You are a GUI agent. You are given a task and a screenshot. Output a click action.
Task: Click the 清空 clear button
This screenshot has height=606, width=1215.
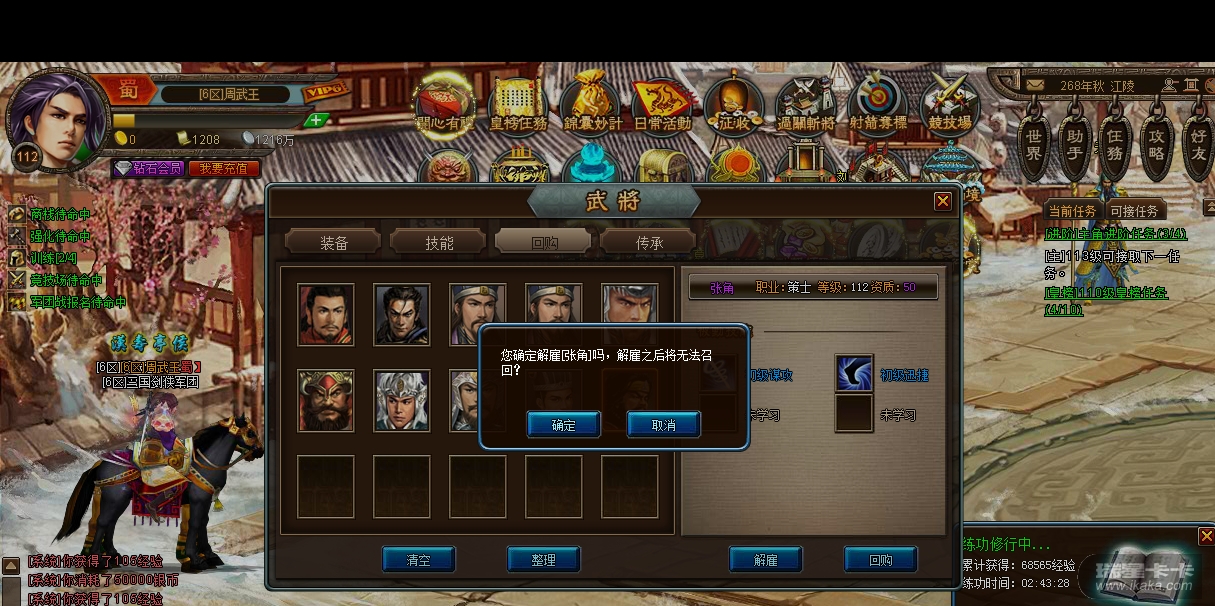pos(418,560)
